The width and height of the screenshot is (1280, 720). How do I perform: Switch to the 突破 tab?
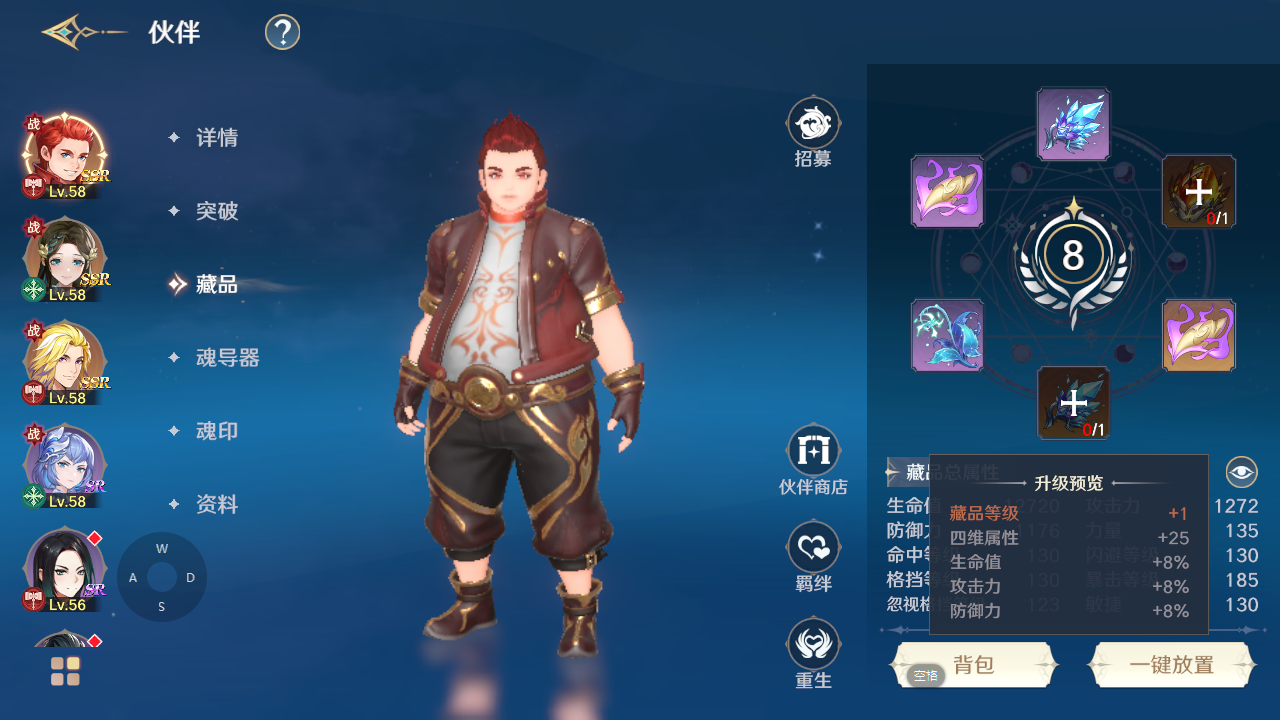tap(216, 211)
